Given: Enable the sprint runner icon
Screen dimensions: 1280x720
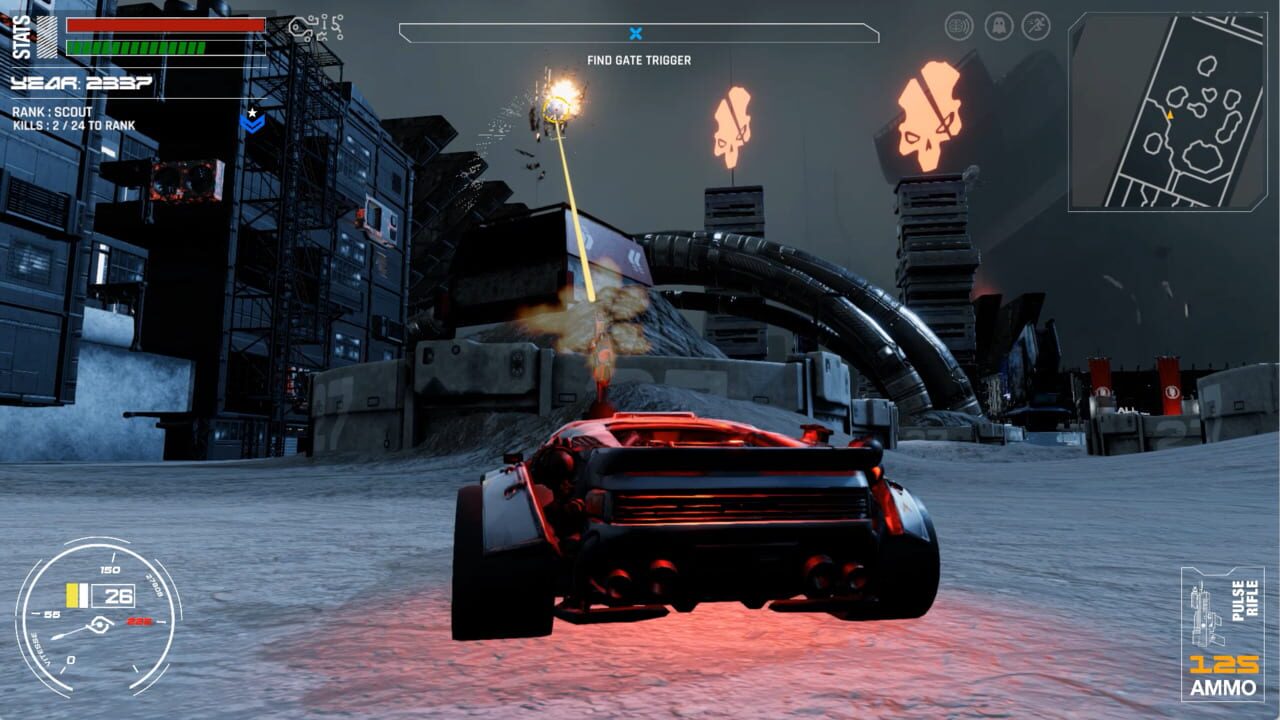Looking at the screenshot, I should [1036, 25].
